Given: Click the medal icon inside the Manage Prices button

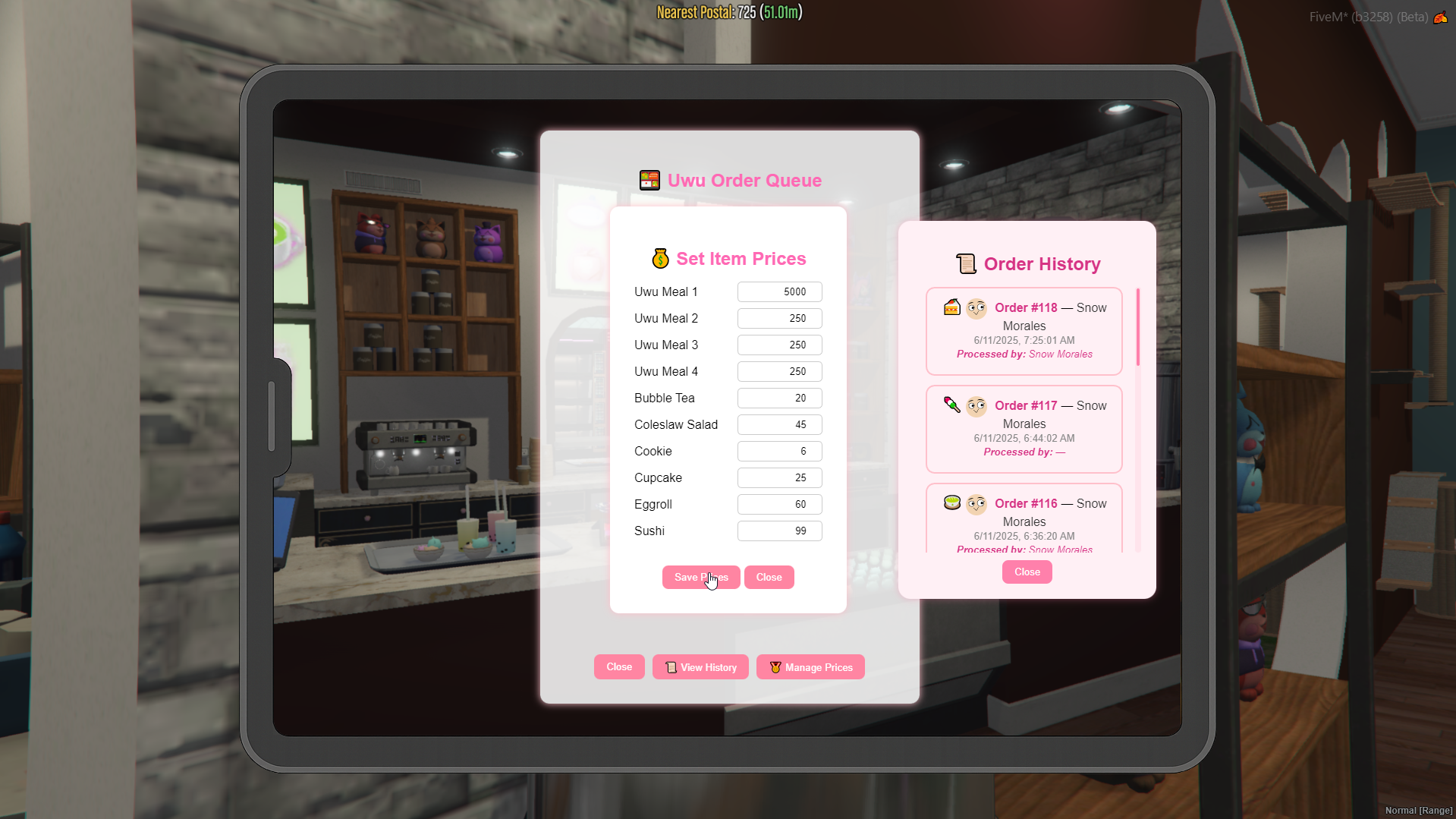Looking at the screenshot, I should tap(774, 667).
